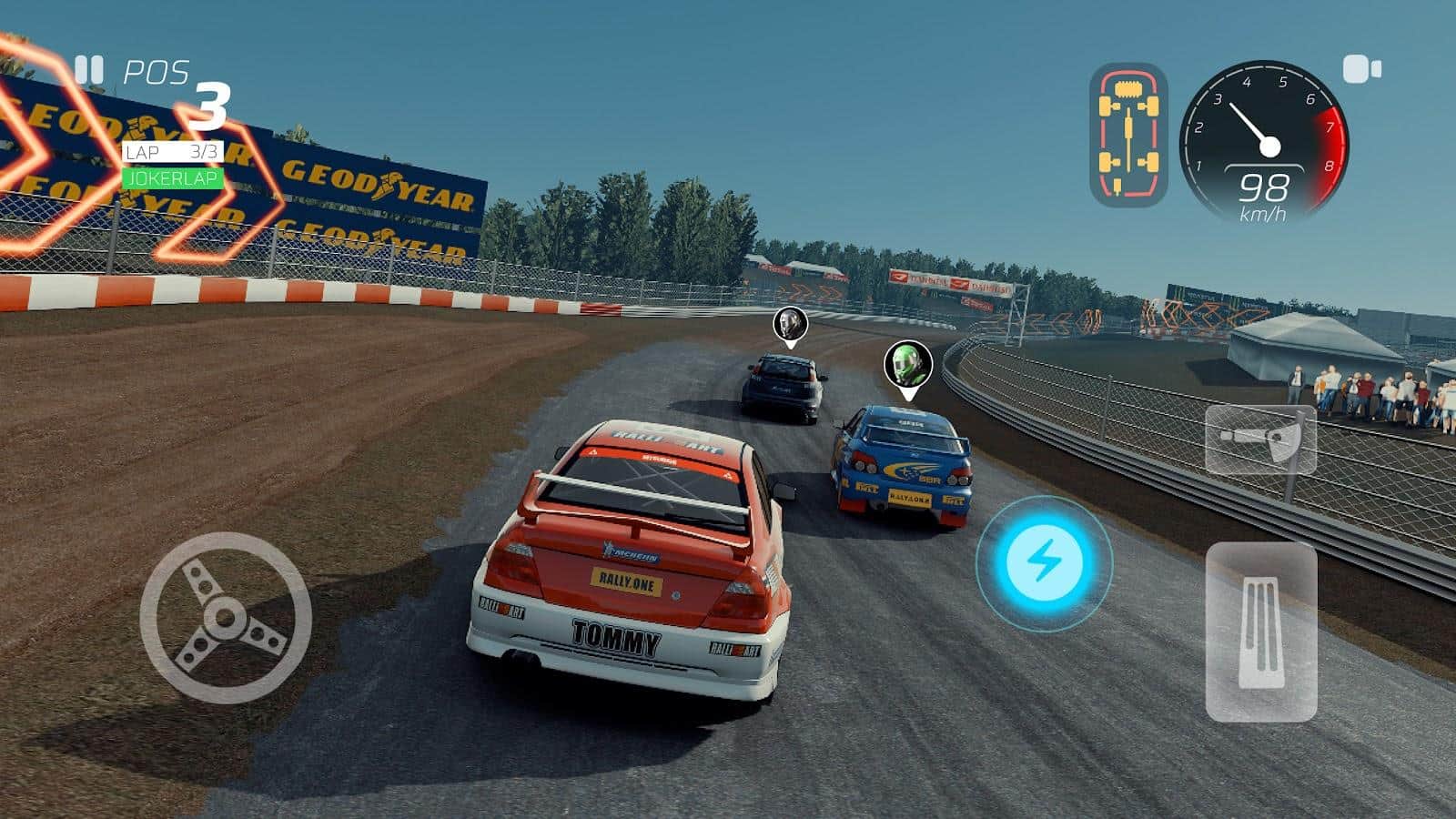This screenshot has width=1456, height=819.
Task: Activate the lightning bolt boost
Action: pos(1044,562)
